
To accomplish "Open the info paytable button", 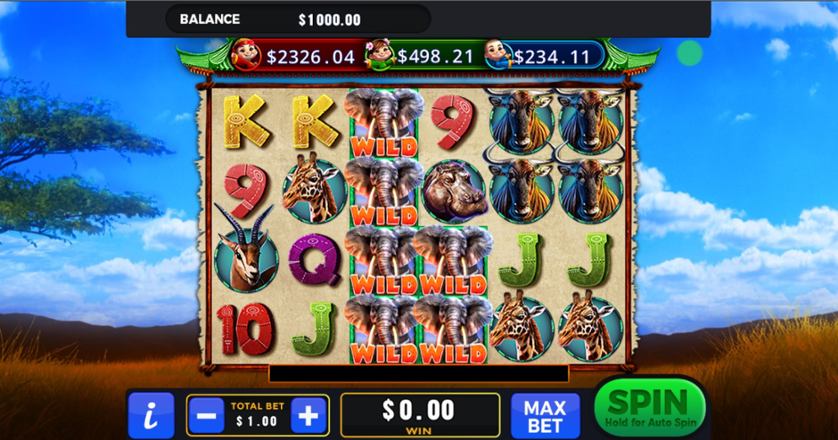I will (150, 415).
